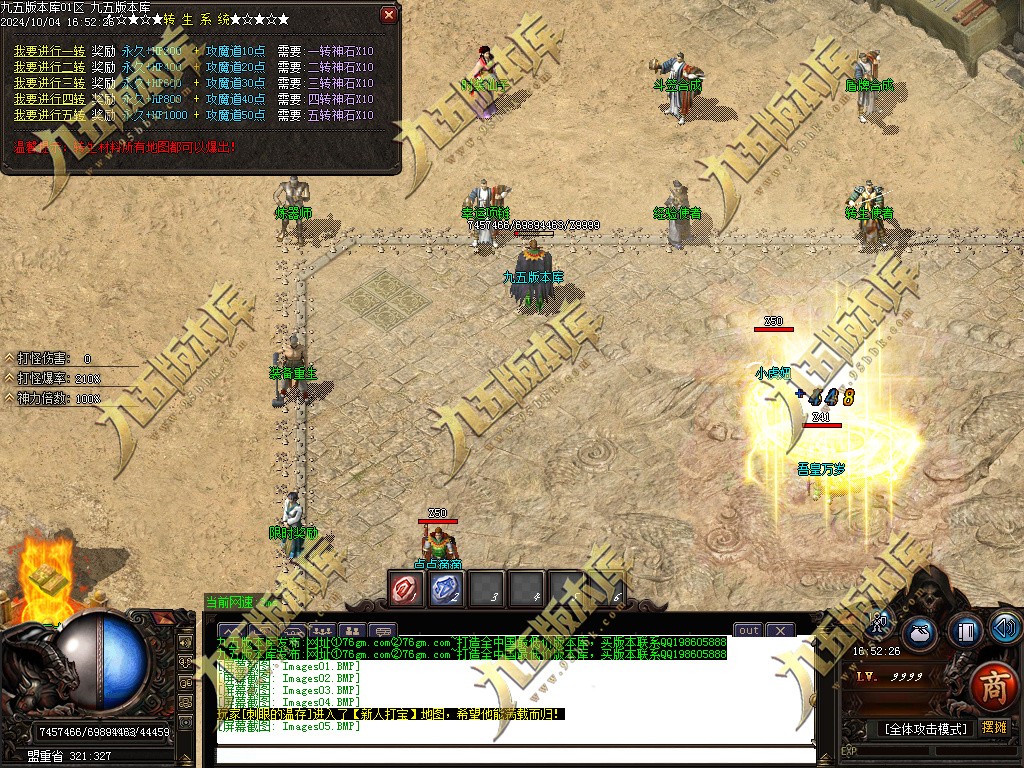Toggle the sound speaker icon
Viewport: 1024px width, 768px height.
[1004, 628]
